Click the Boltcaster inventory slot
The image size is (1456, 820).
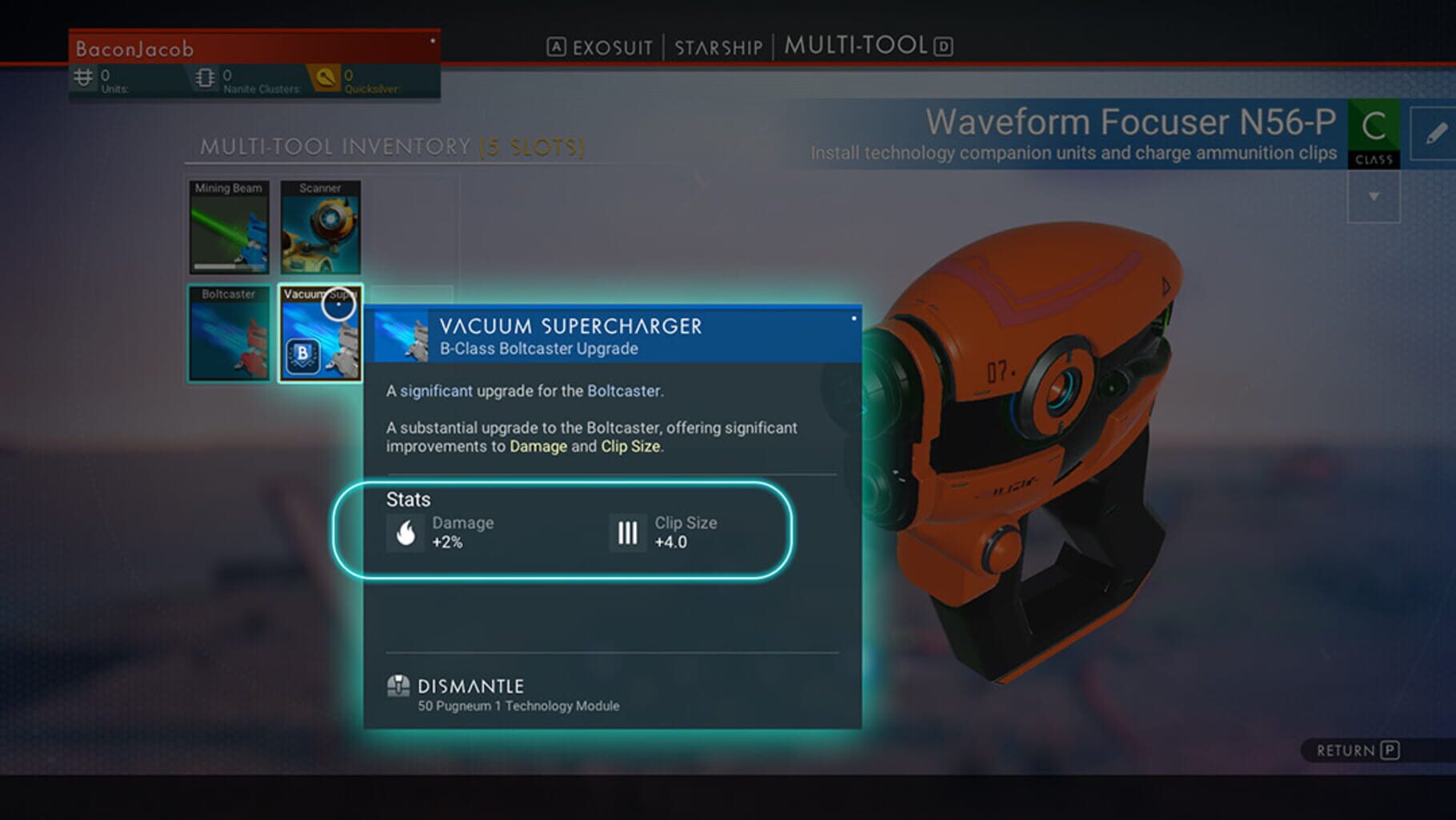point(229,333)
